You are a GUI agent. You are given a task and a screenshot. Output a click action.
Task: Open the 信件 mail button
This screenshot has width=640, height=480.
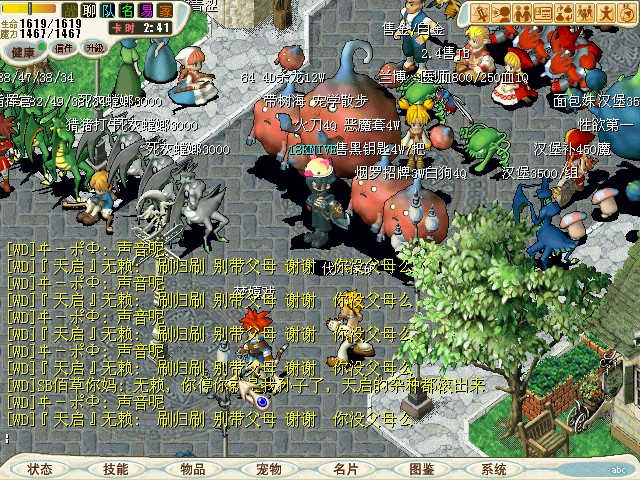(64, 48)
